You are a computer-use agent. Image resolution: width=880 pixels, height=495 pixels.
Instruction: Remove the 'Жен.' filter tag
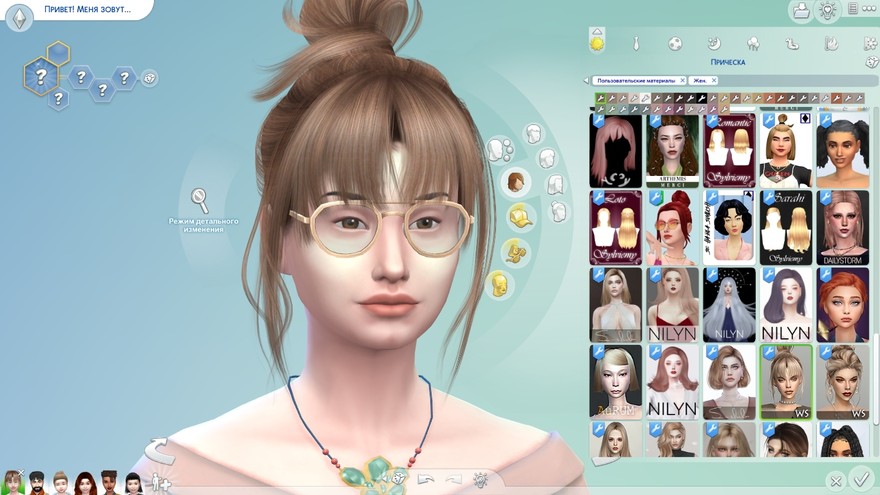click(x=714, y=80)
